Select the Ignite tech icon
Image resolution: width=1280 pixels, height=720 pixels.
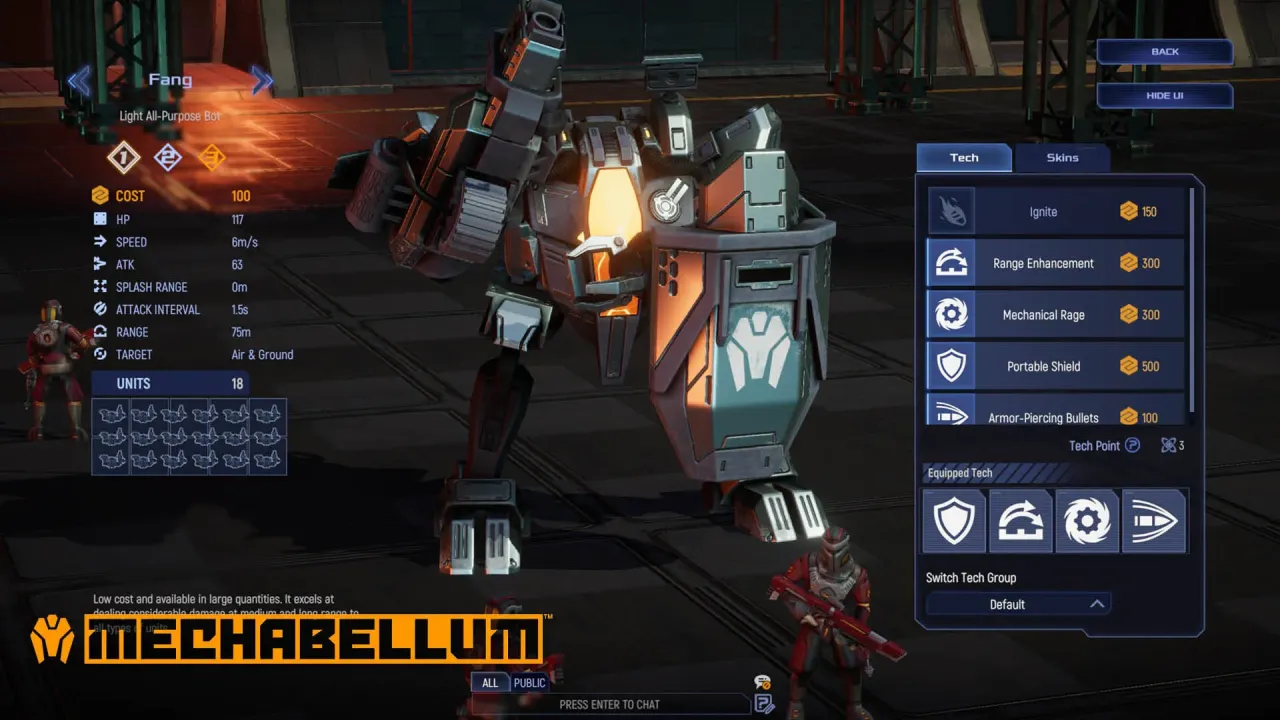click(951, 211)
